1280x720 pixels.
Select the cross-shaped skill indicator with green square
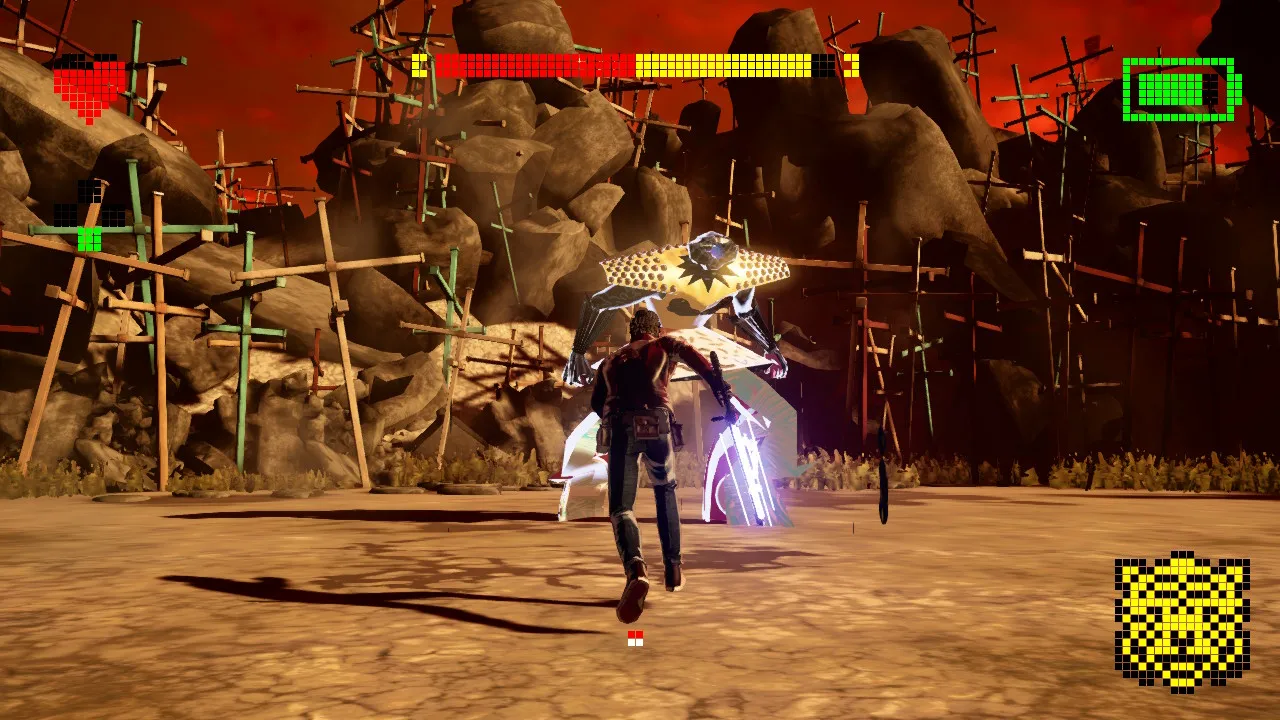[x=90, y=216]
